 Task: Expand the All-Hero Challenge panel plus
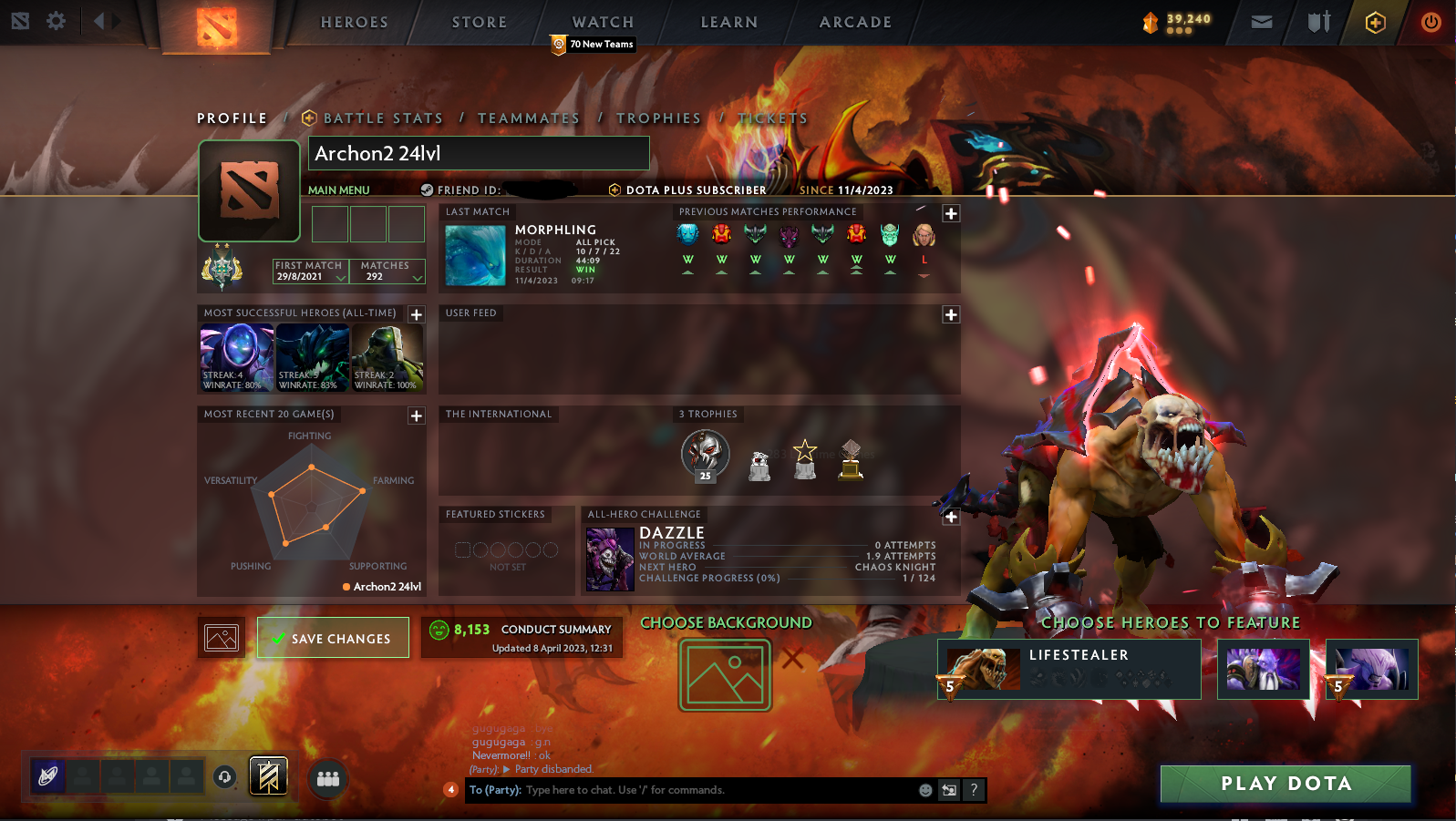[951, 517]
